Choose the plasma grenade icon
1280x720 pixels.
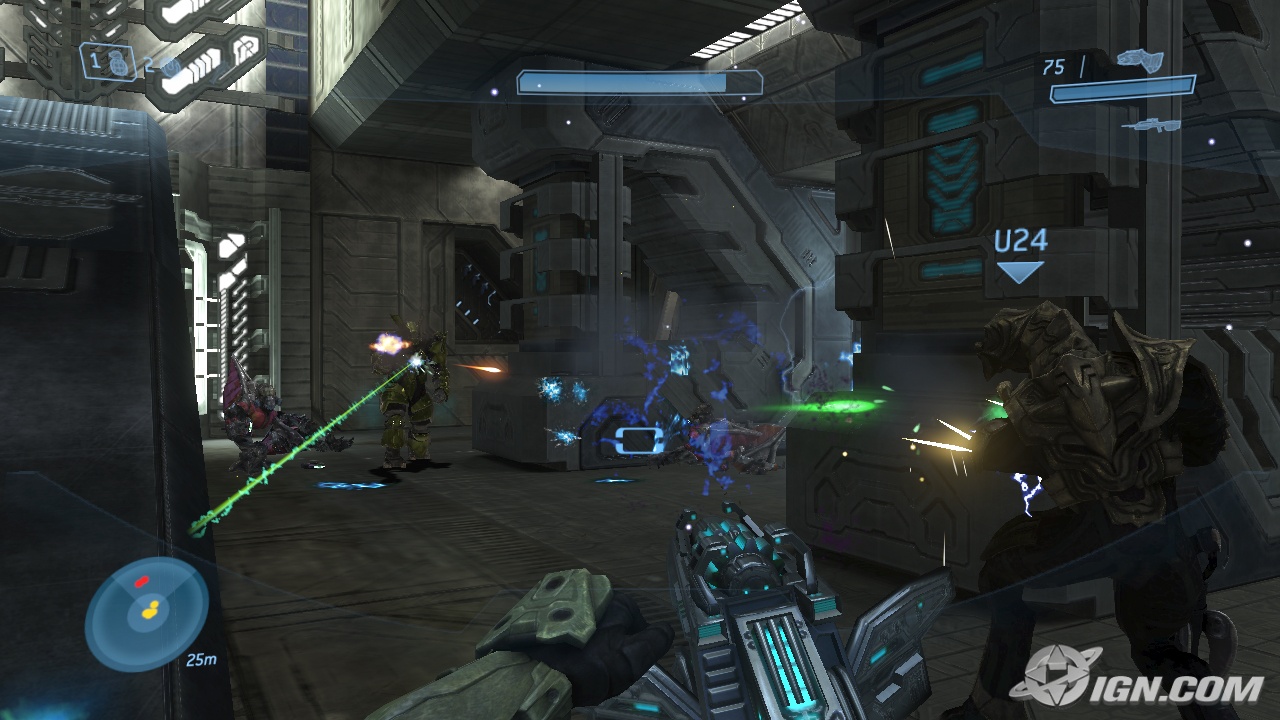pyautogui.click(x=170, y=67)
